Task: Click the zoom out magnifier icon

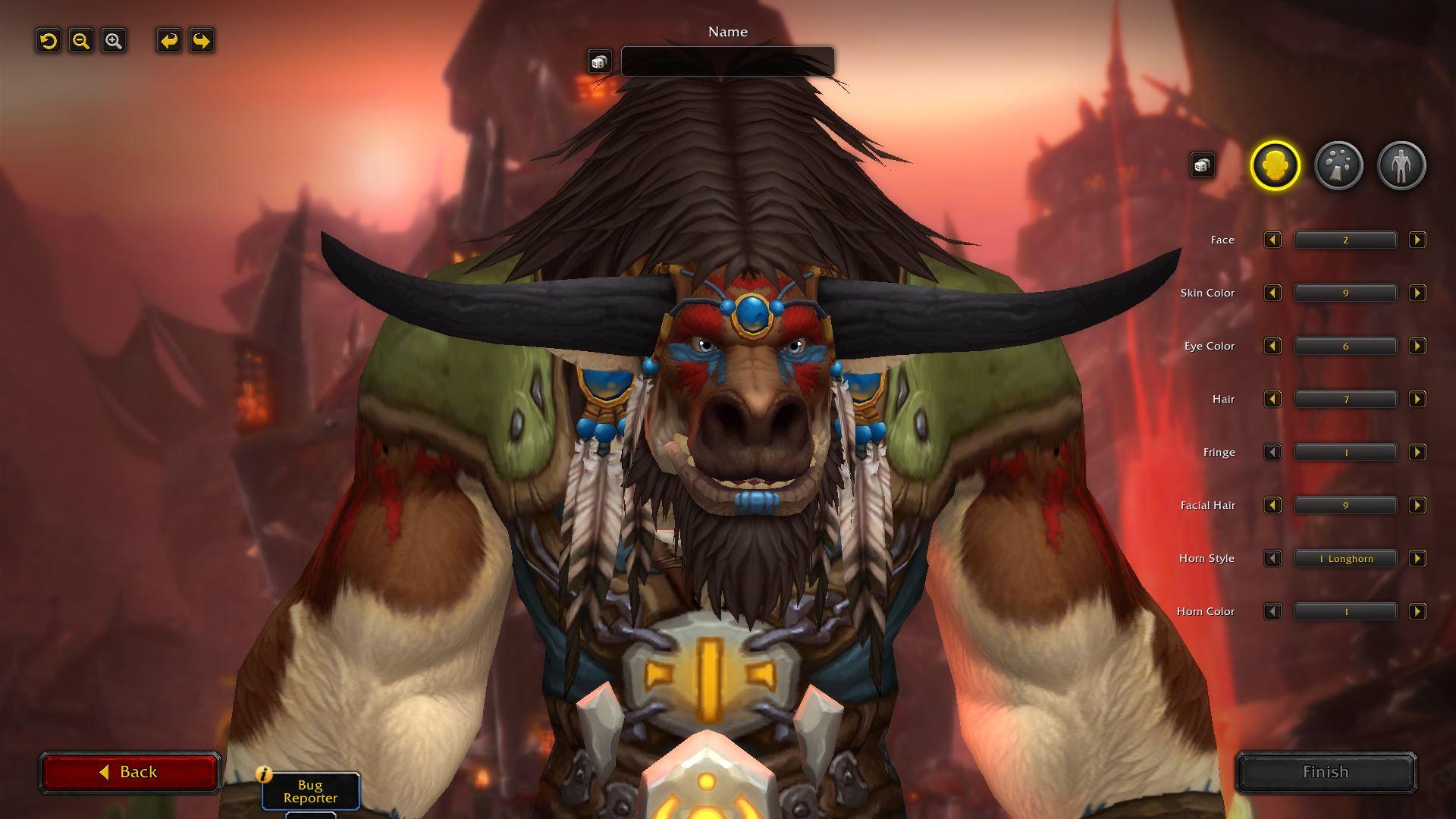Action: (x=80, y=41)
